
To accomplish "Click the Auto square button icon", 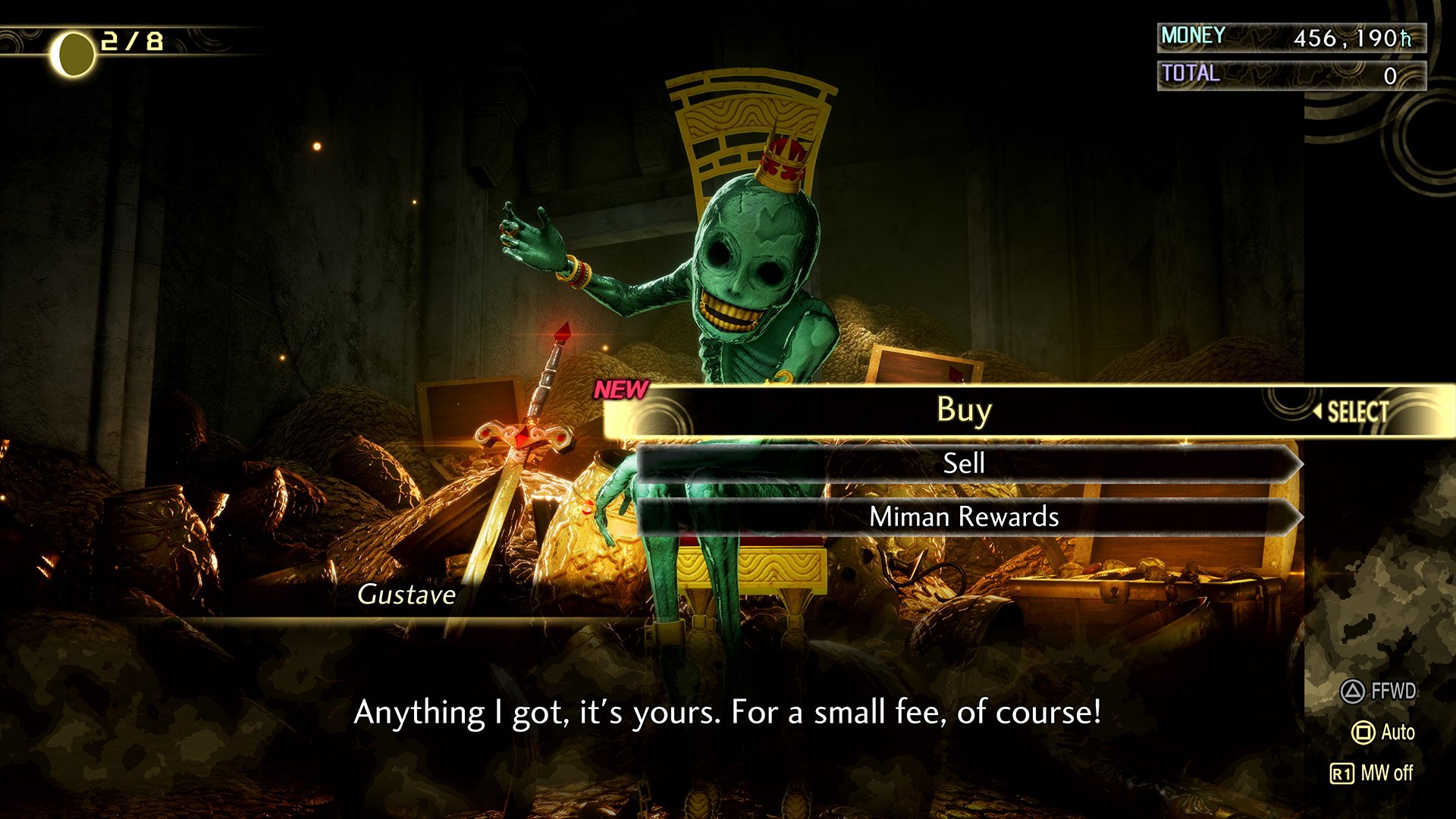I will (x=1364, y=730).
